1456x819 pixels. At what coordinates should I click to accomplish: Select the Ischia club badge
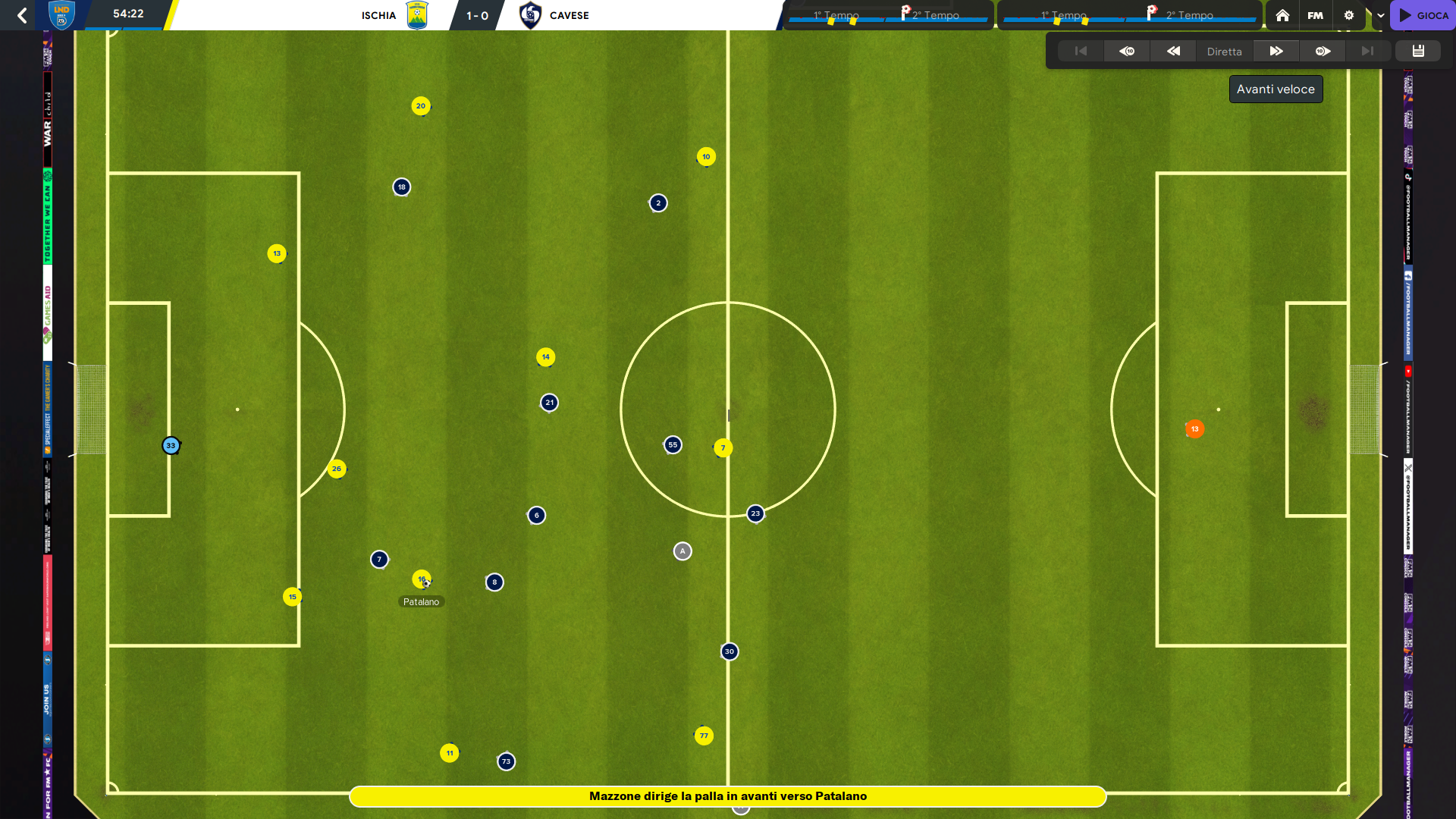tap(417, 15)
